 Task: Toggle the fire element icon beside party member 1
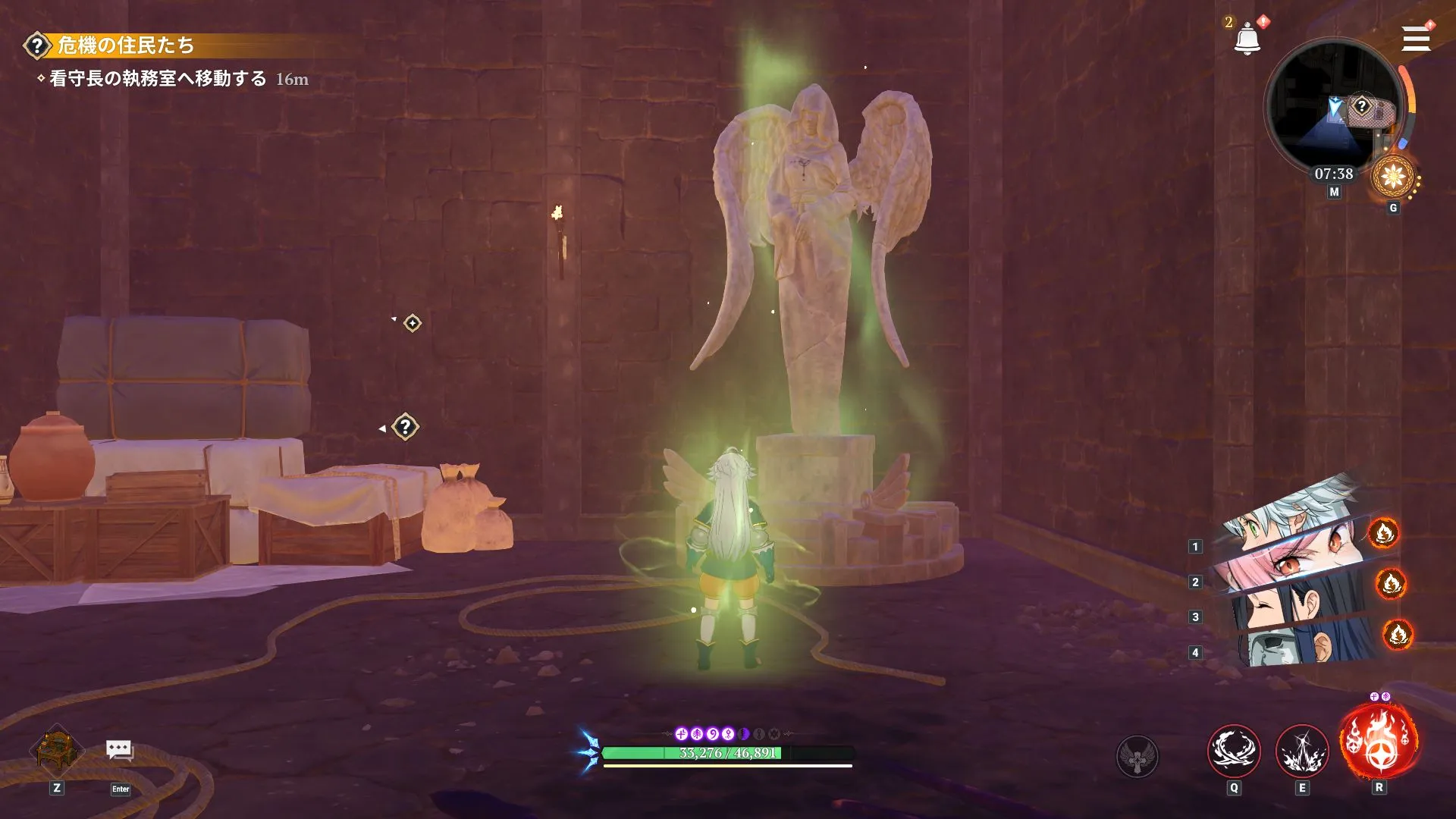1384,534
